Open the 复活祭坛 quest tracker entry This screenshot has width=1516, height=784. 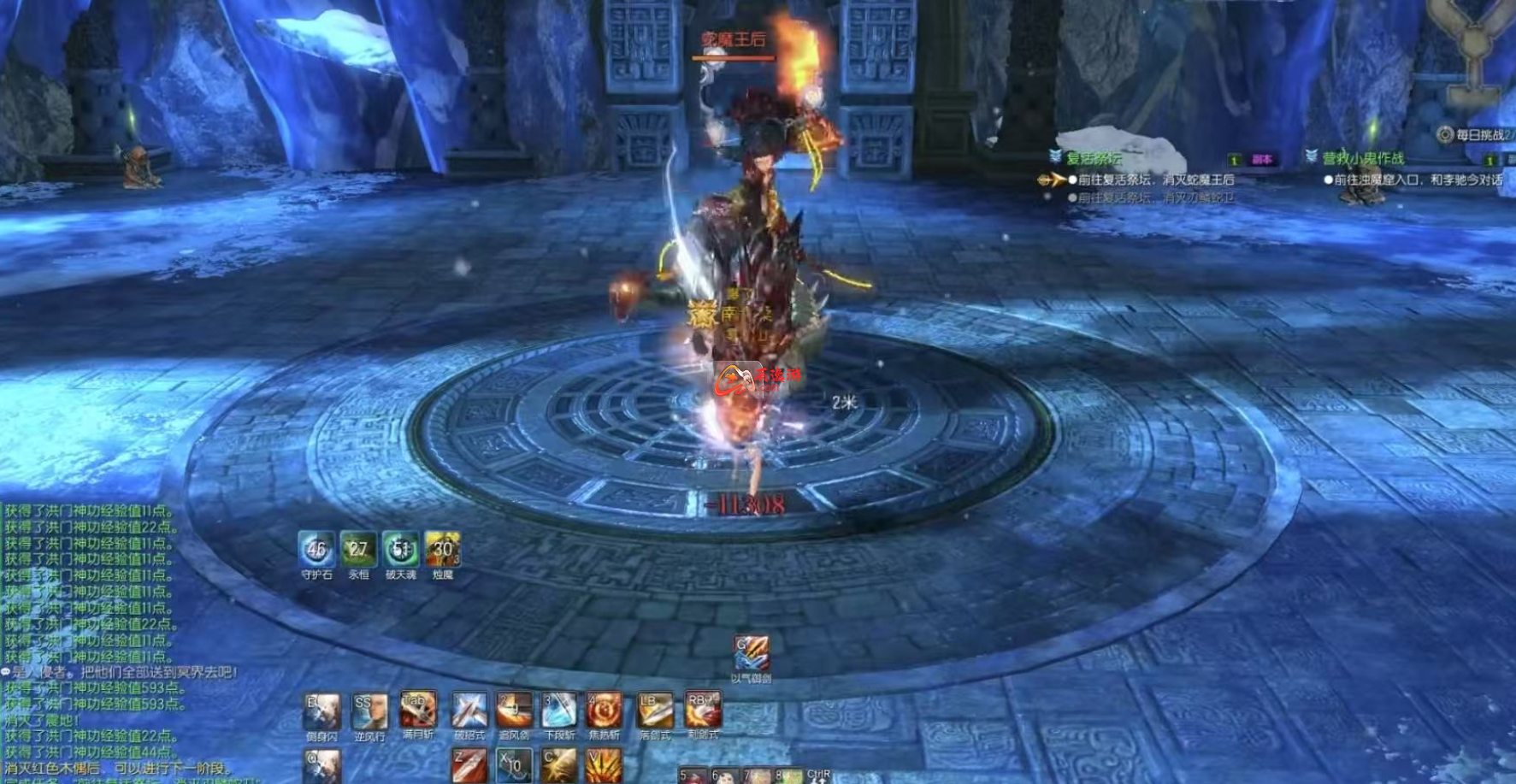(x=1094, y=158)
